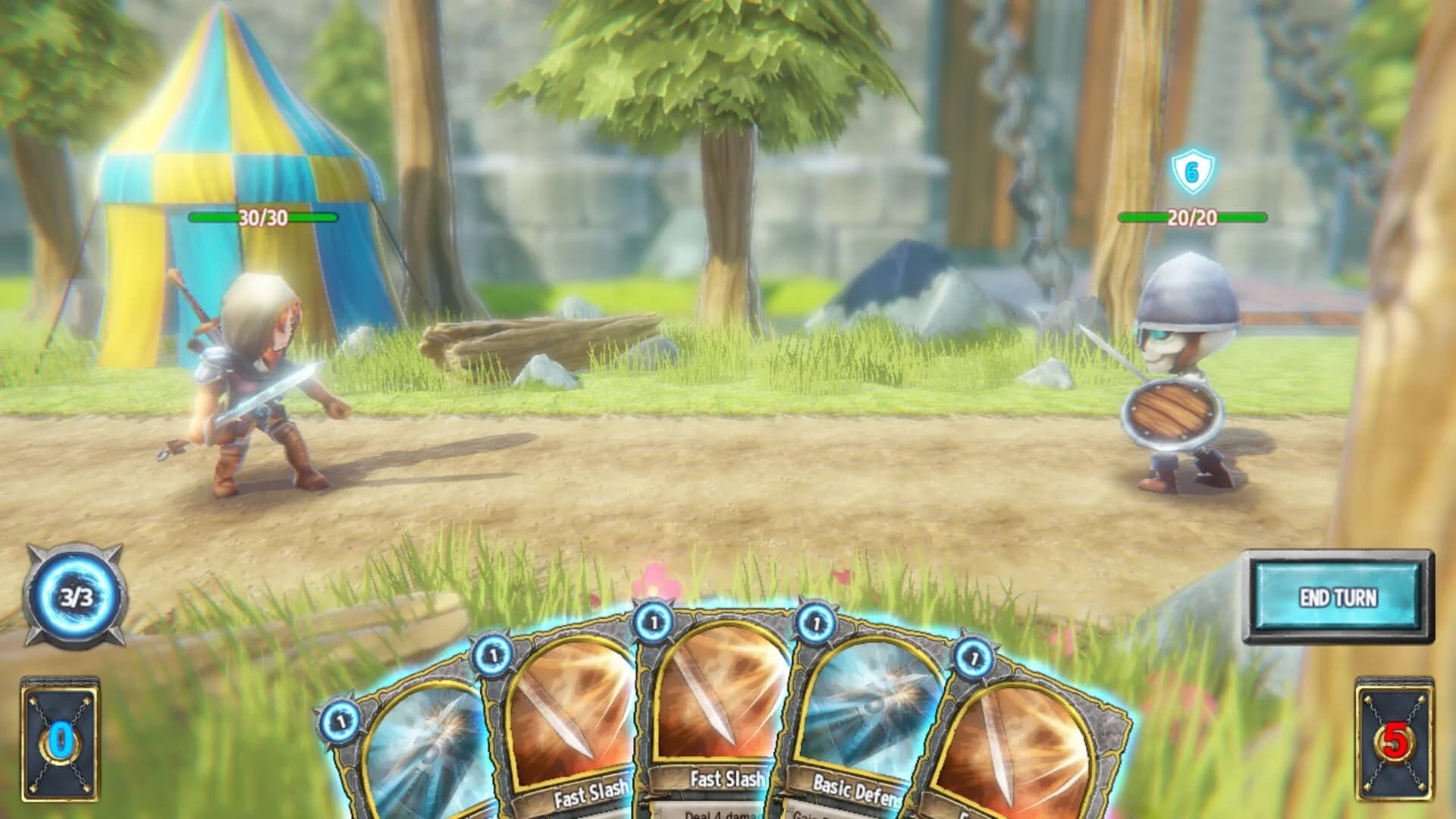Click the skeleton's 20/20 health bar
Viewport: 1456px width, 819px height.
(1191, 218)
